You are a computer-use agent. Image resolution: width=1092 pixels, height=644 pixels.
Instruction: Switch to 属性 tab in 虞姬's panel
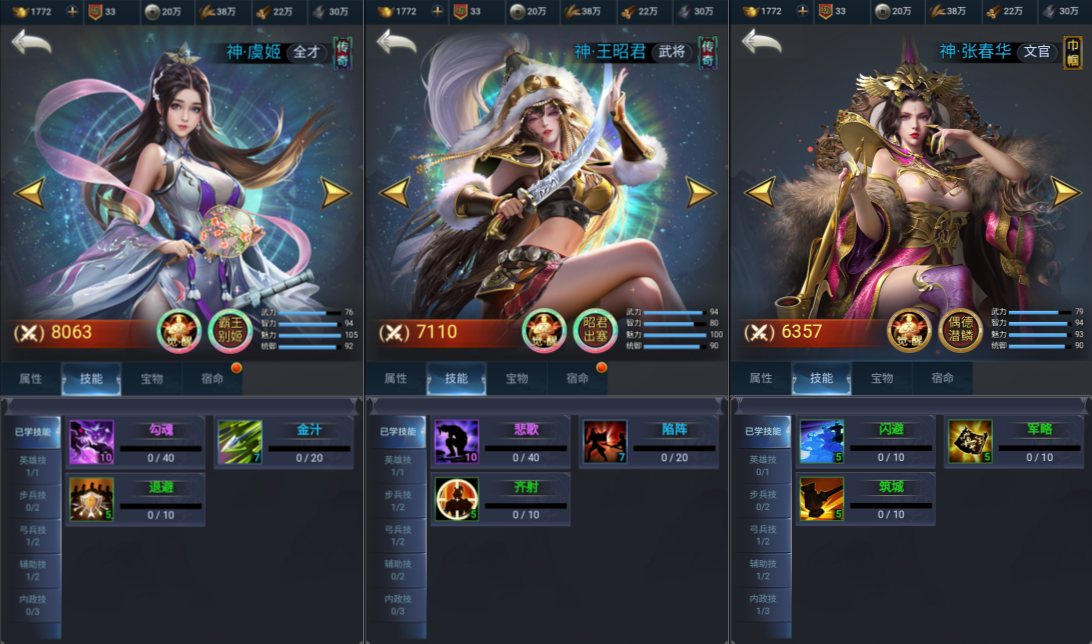(x=31, y=378)
